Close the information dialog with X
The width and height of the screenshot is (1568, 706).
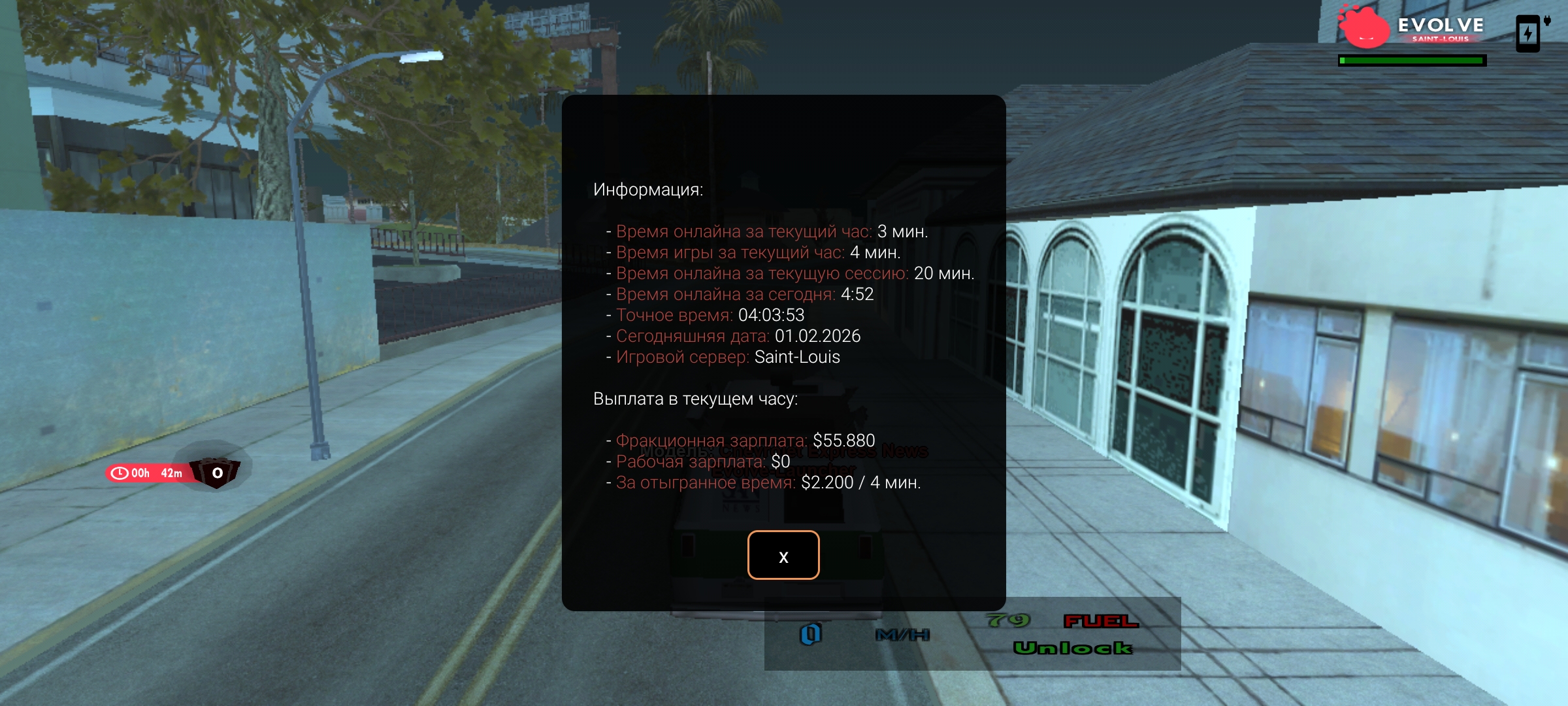[x=783, y=555]
